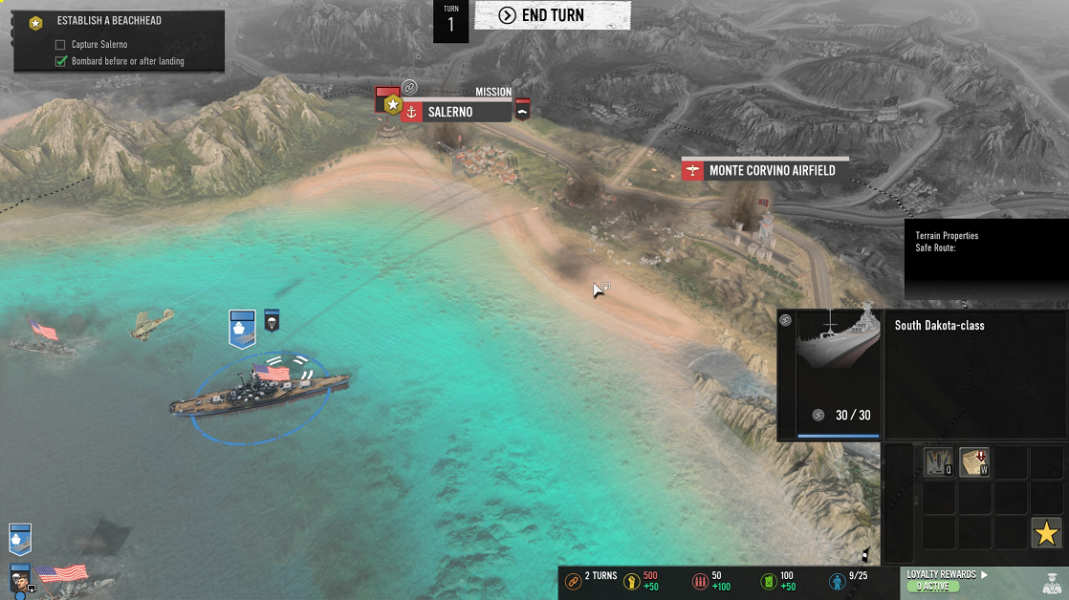1069x600 pixels.
Task: Click the officer icon in Loyalty Rewards
Action: pyautogui.click(x=1050, y=581)
